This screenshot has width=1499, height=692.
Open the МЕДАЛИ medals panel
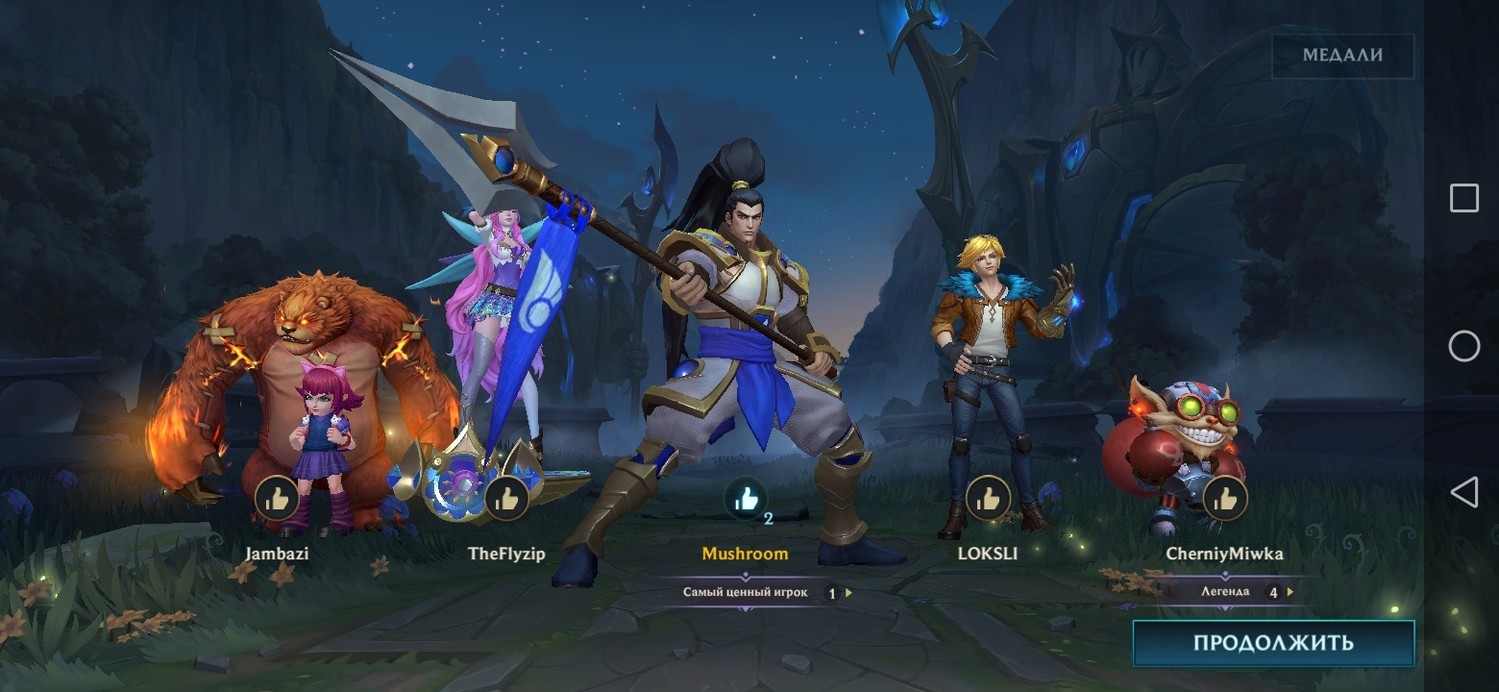click(x=1342, y=56)
